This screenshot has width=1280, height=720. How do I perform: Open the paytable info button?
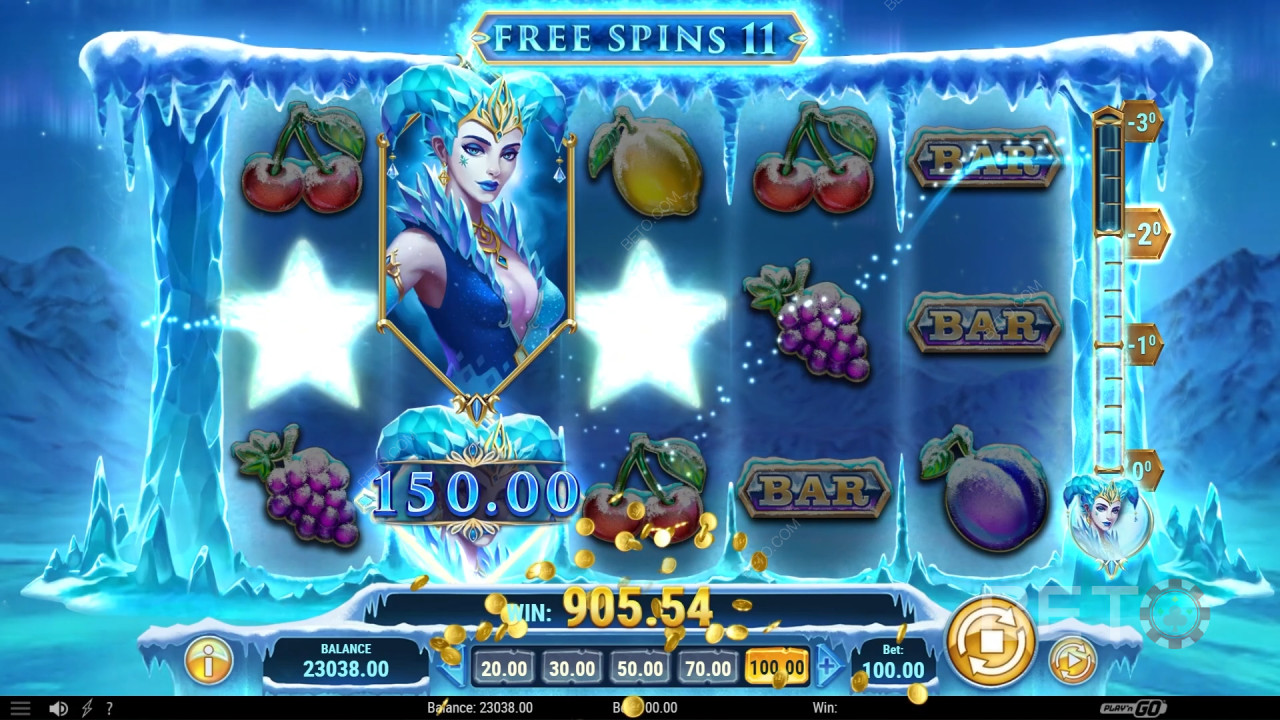[209, 661]
